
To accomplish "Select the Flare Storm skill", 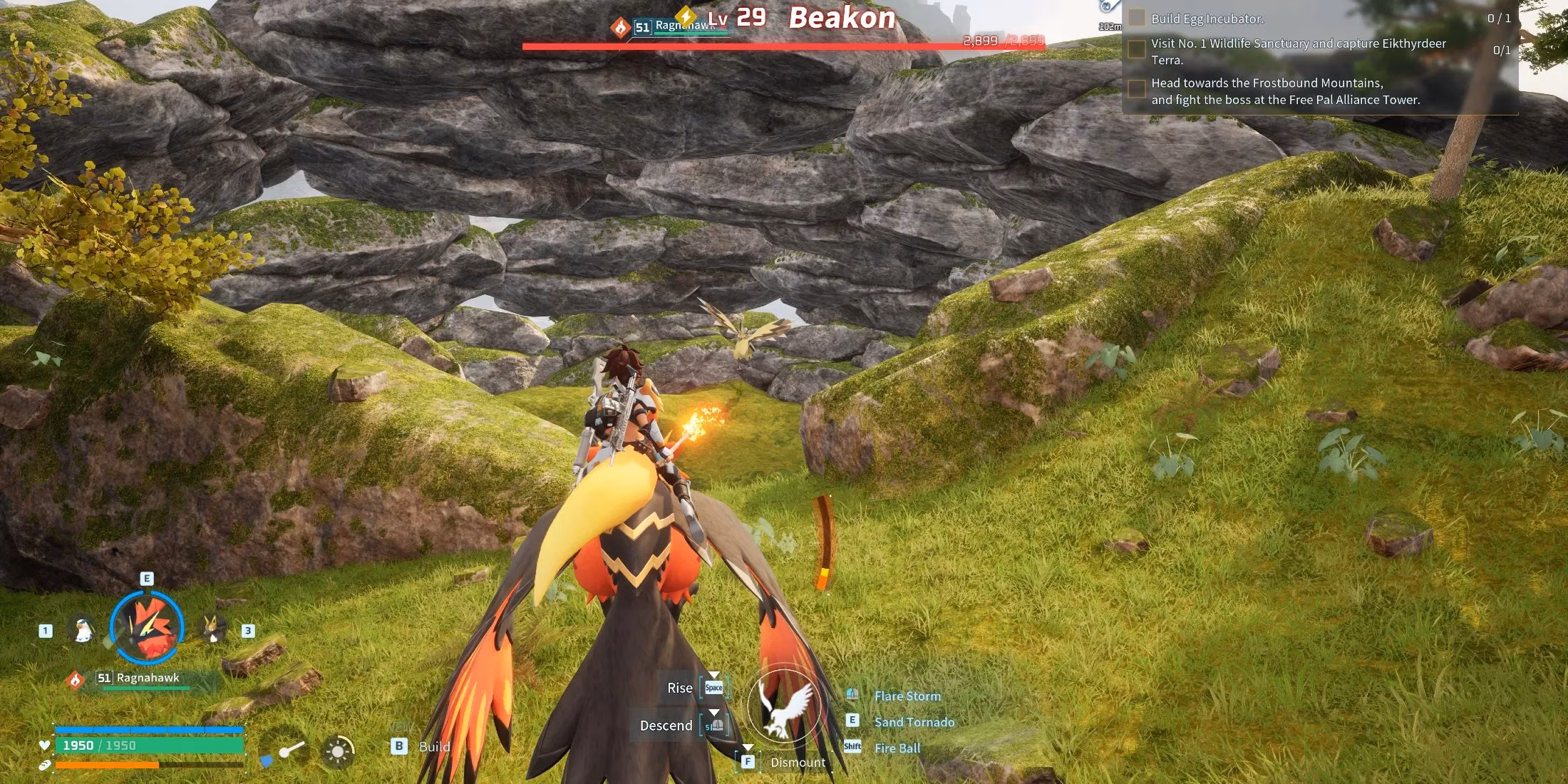I will coord(907,696).
